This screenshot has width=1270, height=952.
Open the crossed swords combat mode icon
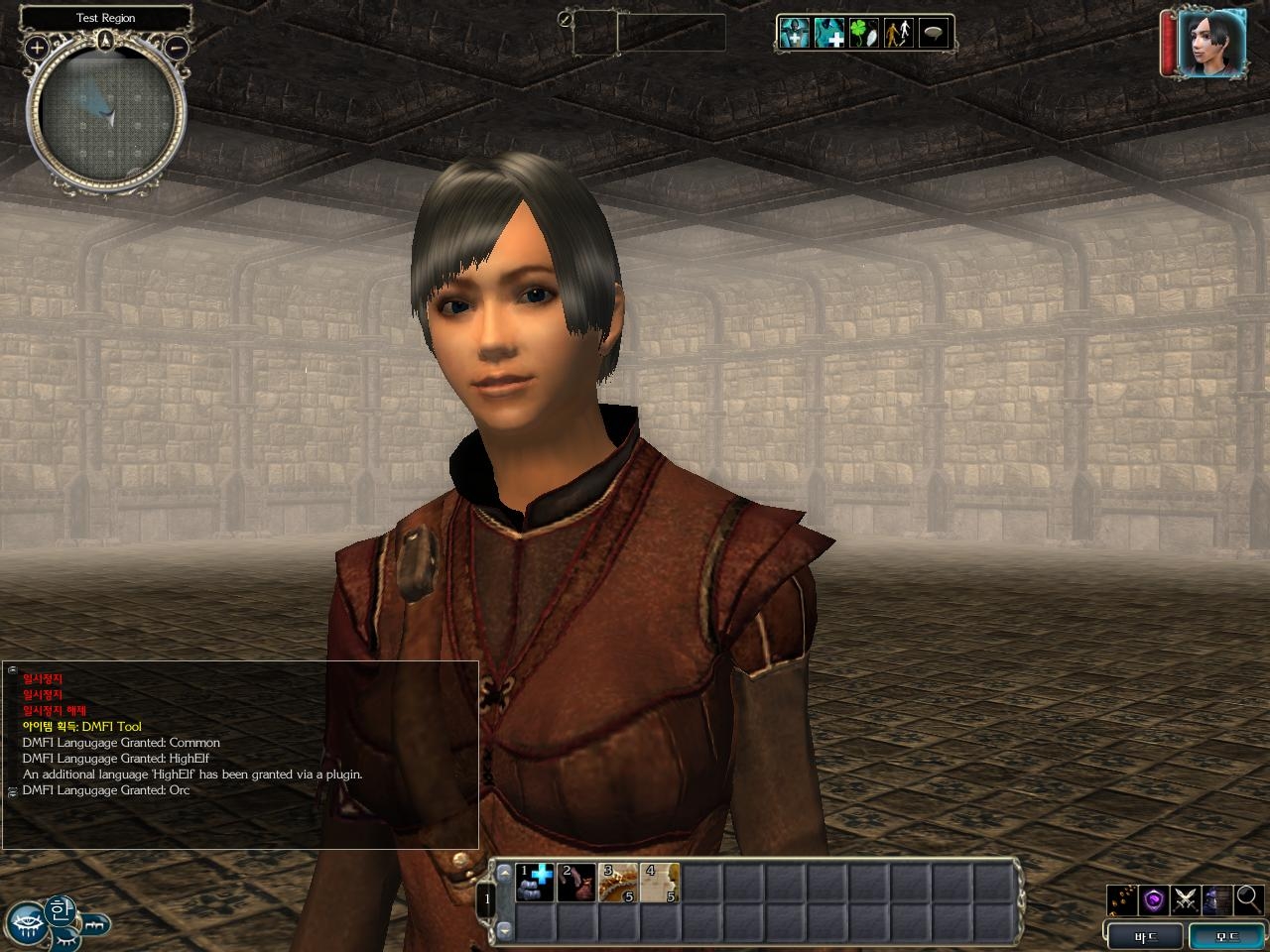click(x=1186, y=899)
